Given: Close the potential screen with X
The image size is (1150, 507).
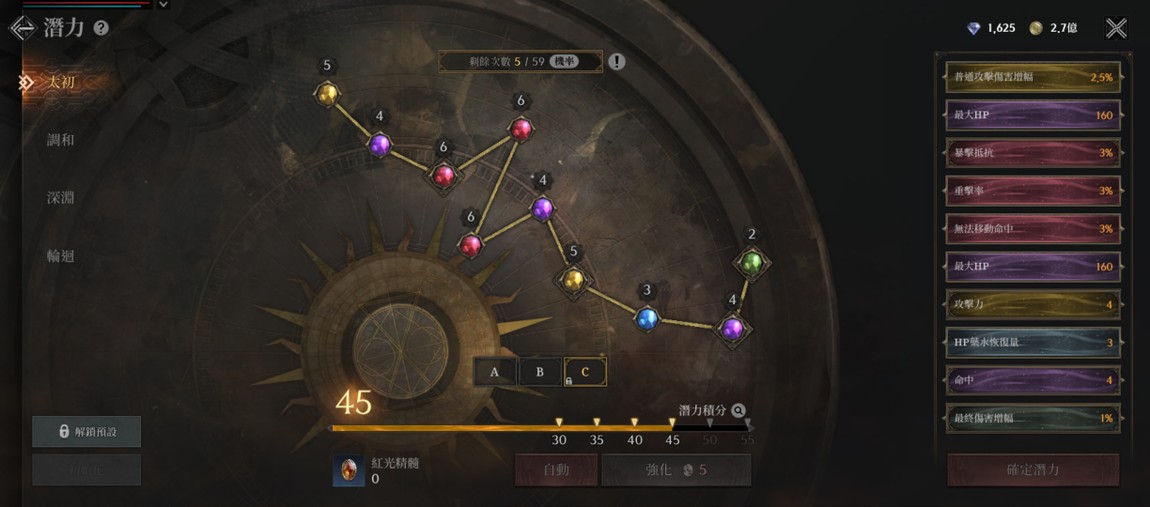Looking at the screenshot, I should [x=1116, y=28].
